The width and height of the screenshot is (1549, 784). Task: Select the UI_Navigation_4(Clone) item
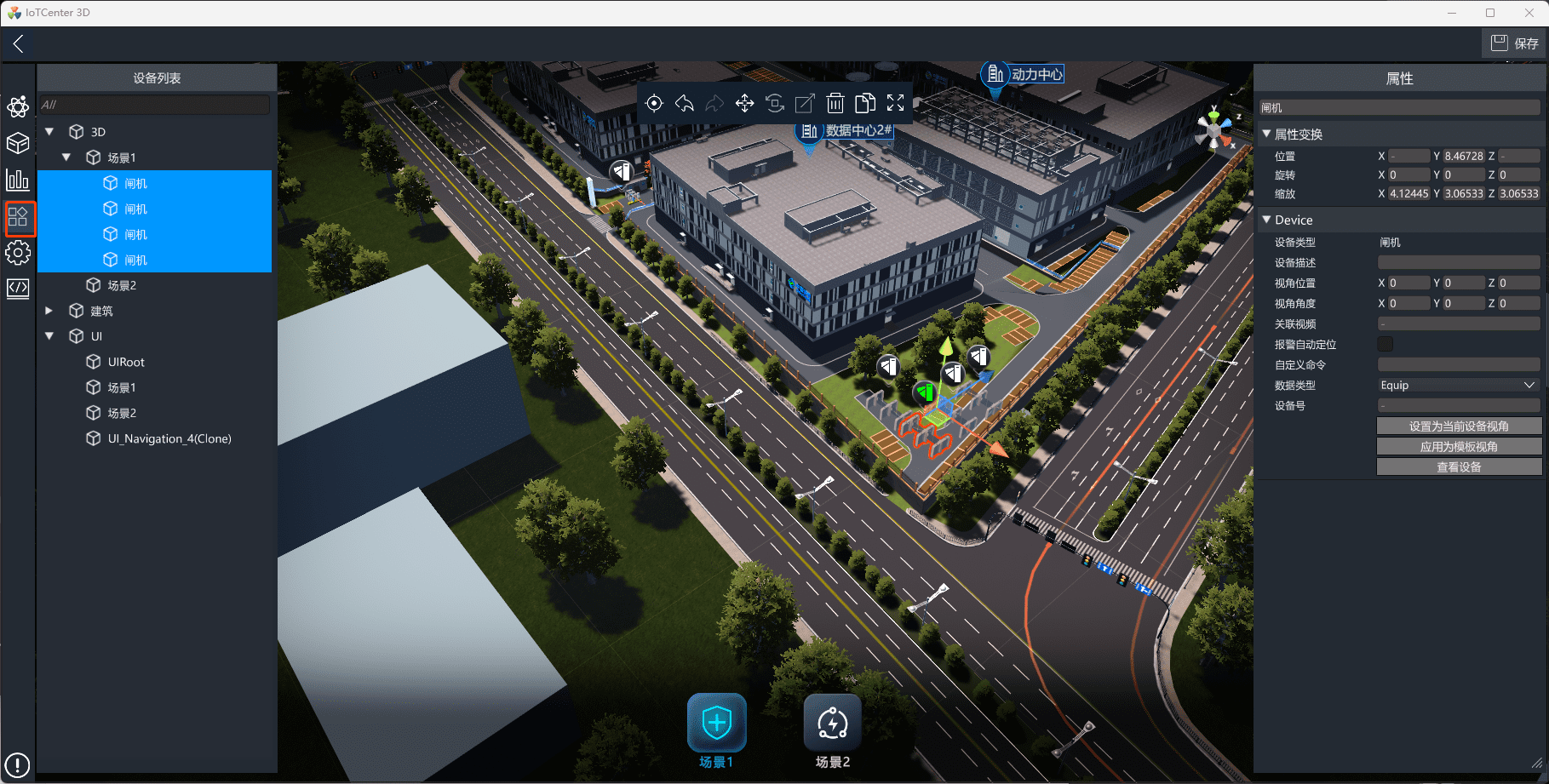pyautogui.click(x=169, y=438)
